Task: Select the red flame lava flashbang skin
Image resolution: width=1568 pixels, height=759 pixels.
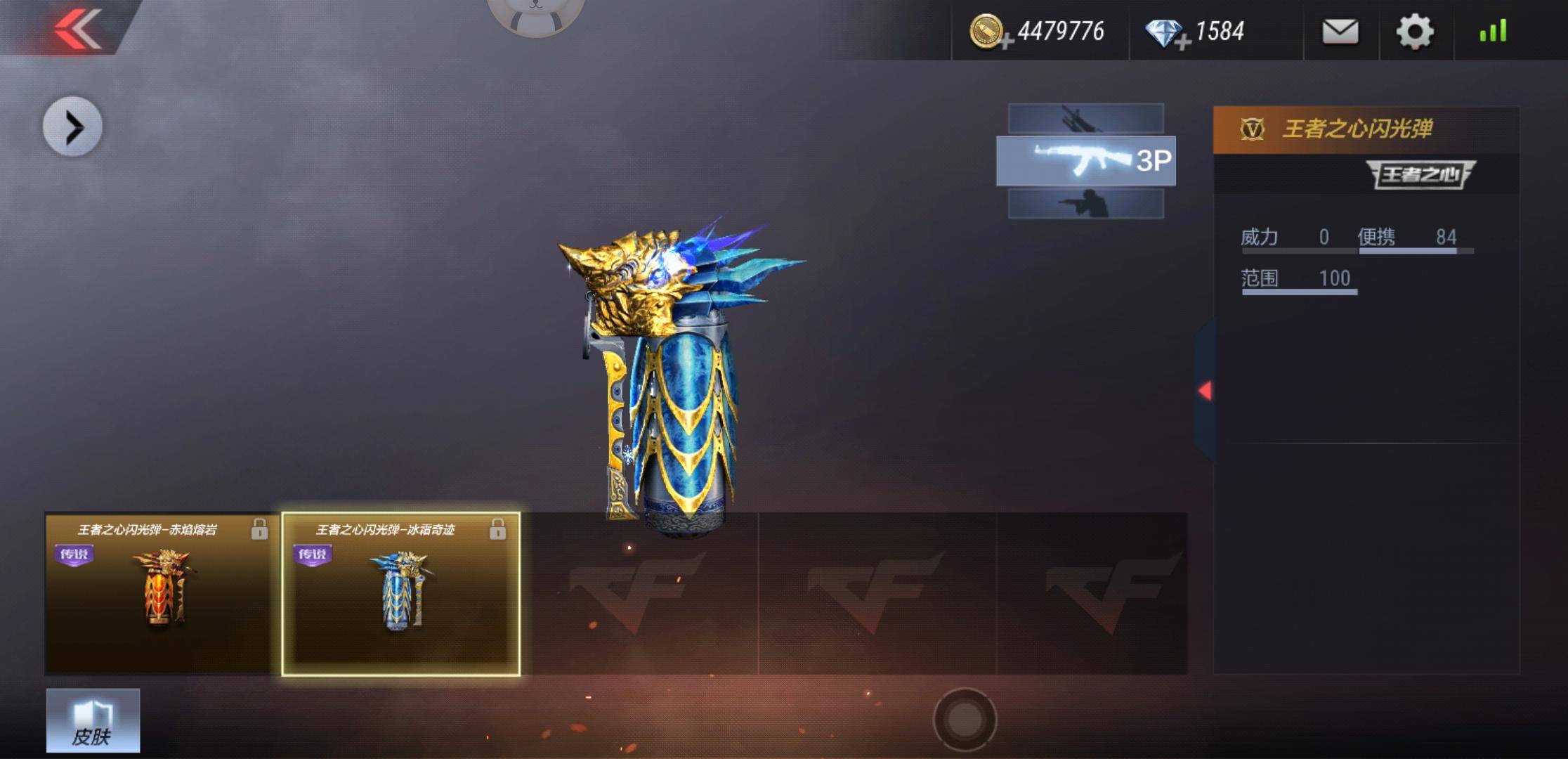Action: pos(162,594)
